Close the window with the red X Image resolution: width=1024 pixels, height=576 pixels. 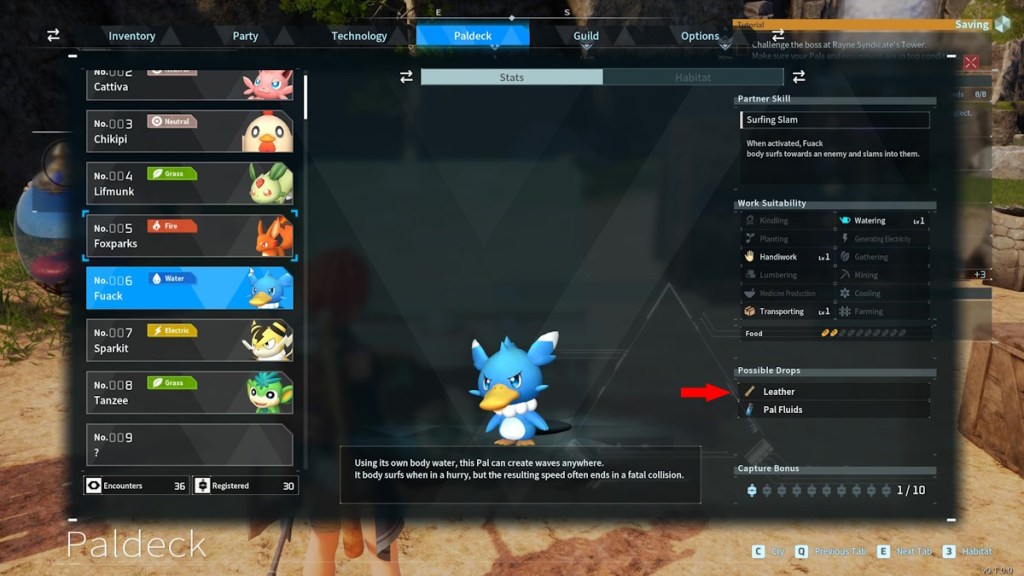click(x=970, y=62)
